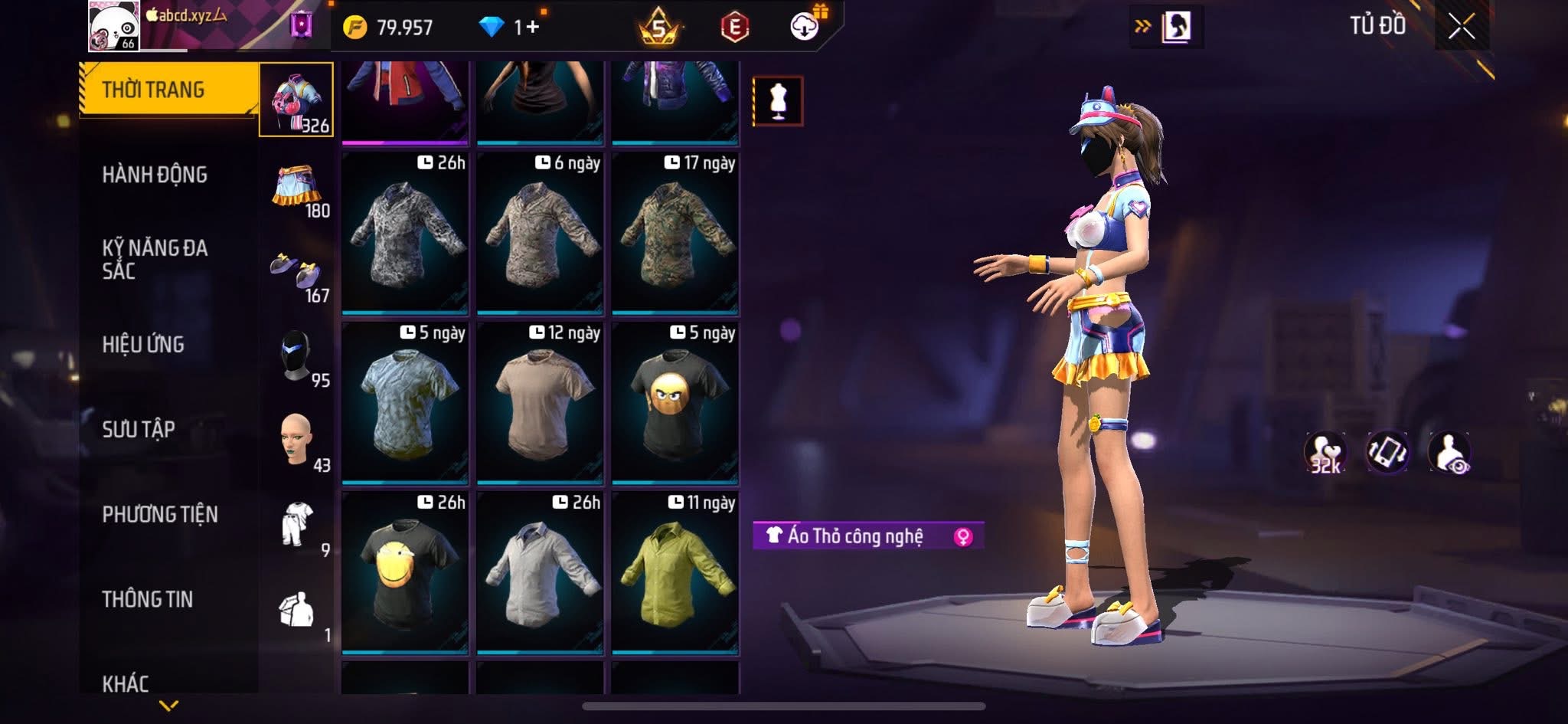Image resolution: width=1568 pixels, height=724 pixels.
Task: Choose the shoes category with 167 items
Action: tap(298, 273)
